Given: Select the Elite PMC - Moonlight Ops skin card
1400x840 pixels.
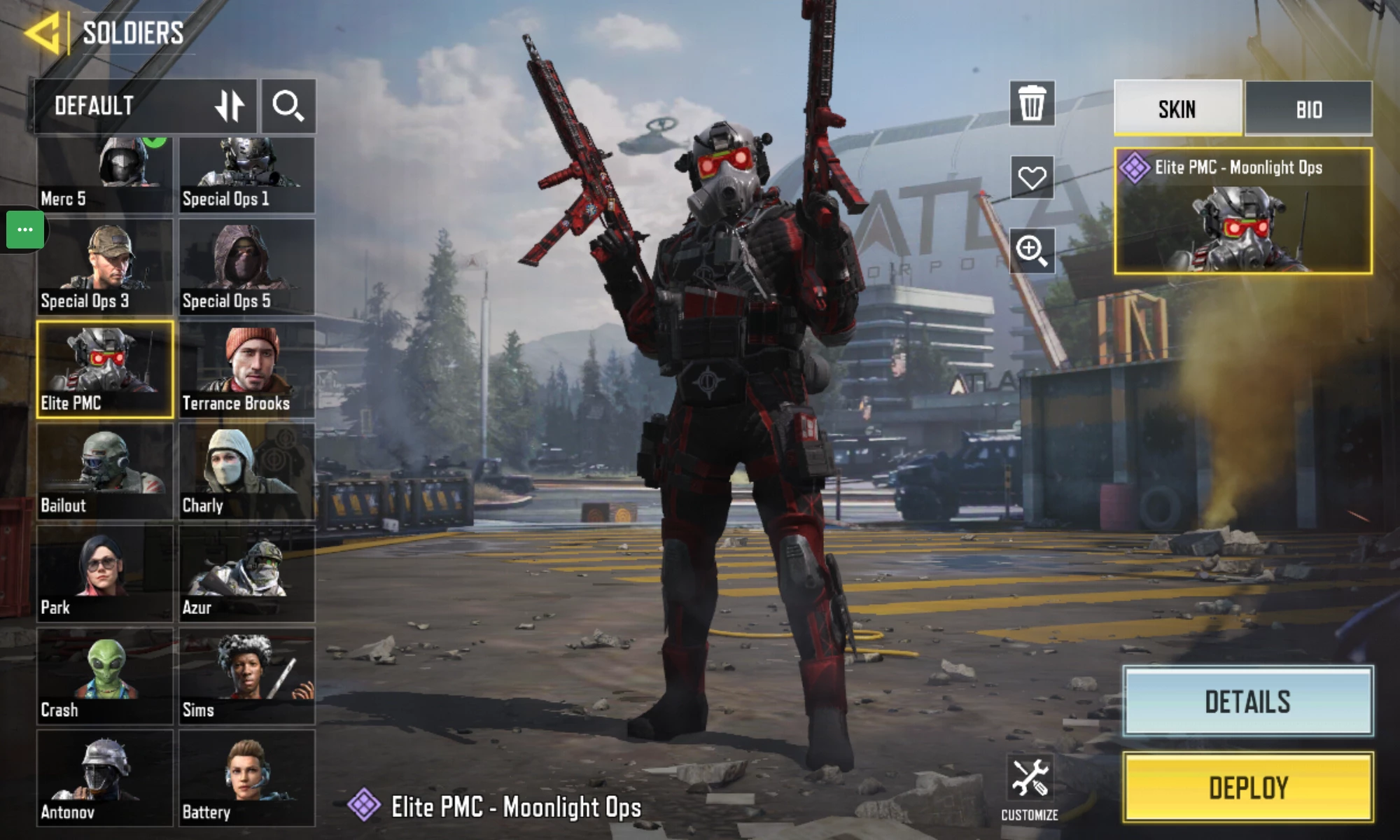Looking at the screenshot, I should pyautogui.click(x=1242, y=211).
